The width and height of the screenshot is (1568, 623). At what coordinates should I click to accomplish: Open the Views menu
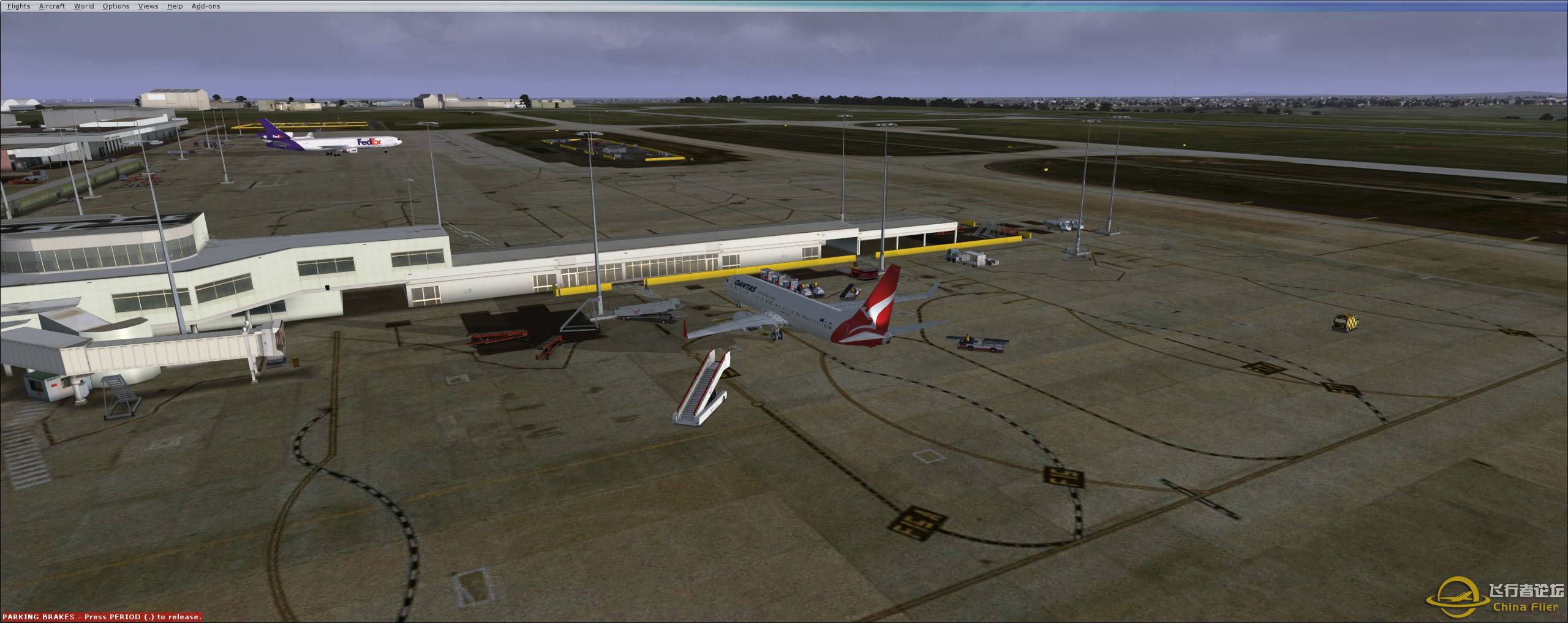(148, 6)
